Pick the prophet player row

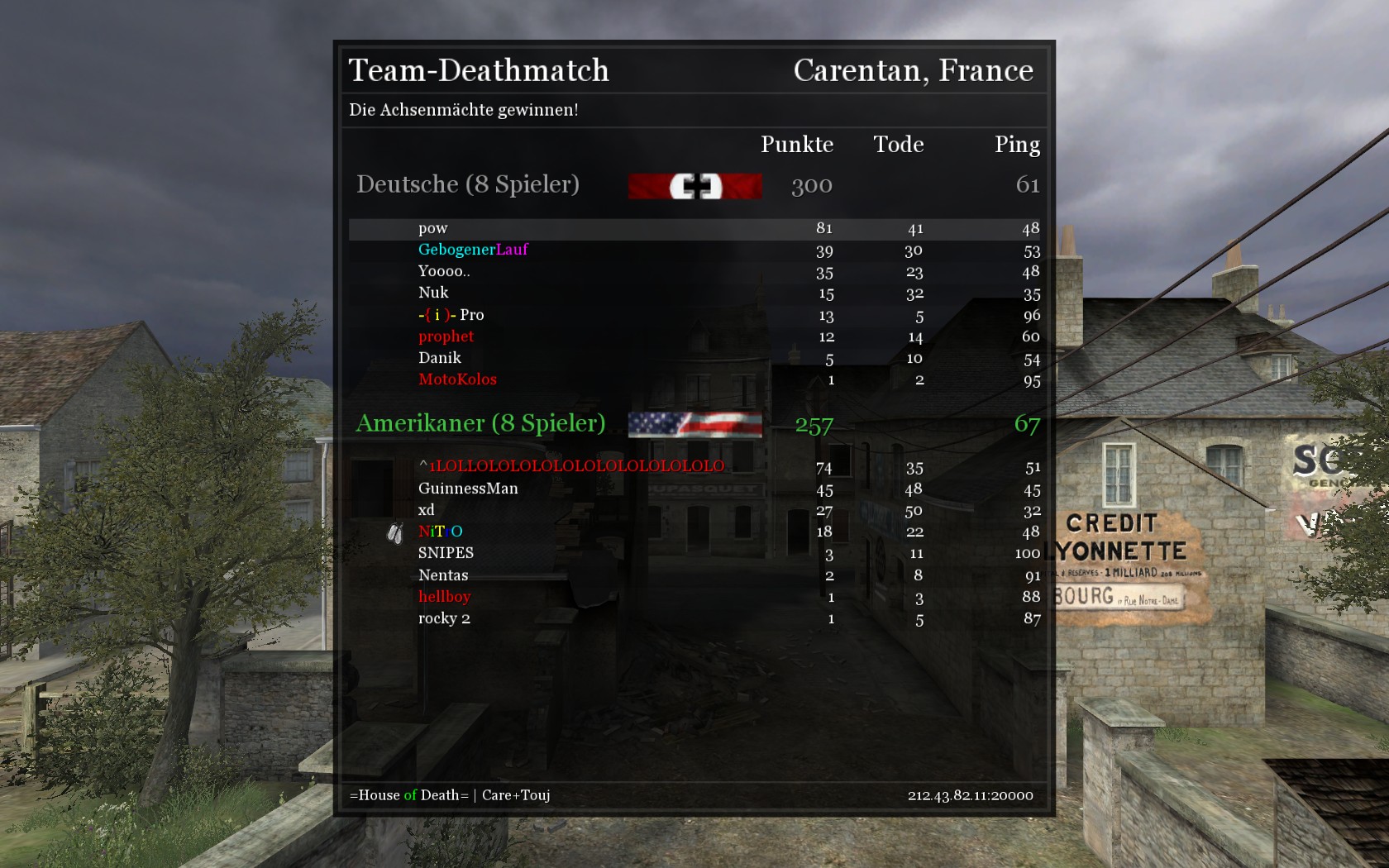(x=446, y=336)
